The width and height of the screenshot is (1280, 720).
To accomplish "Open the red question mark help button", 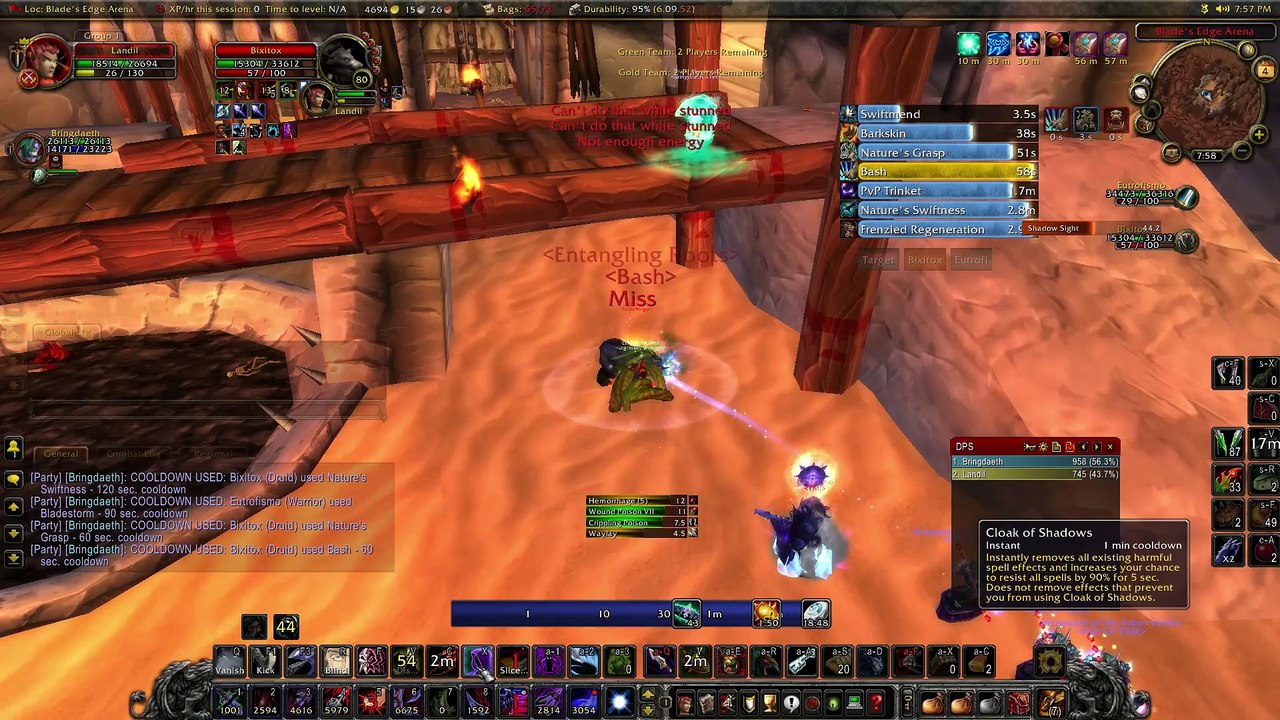I will point(876,703).
